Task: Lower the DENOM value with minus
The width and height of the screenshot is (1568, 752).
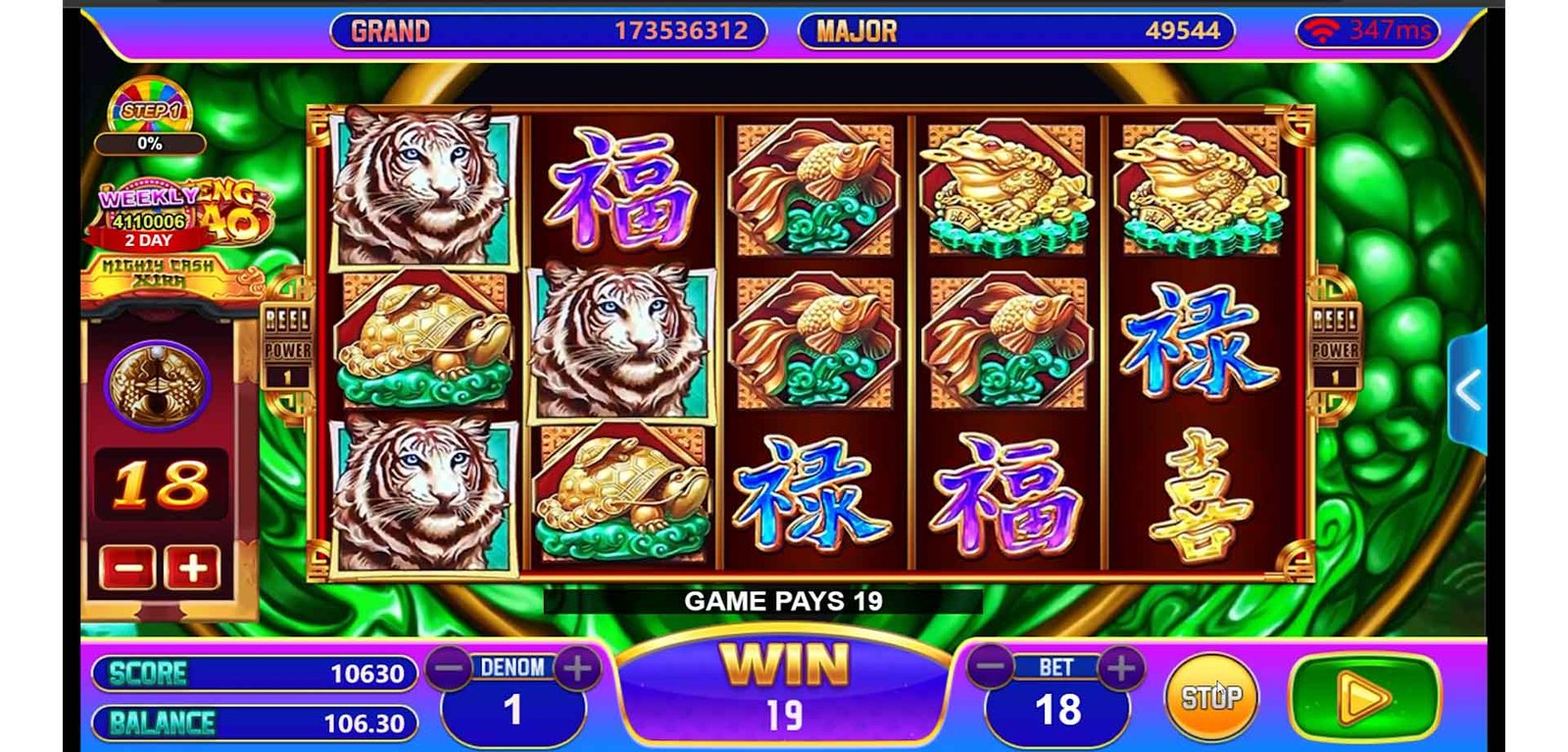Action: 449,669
